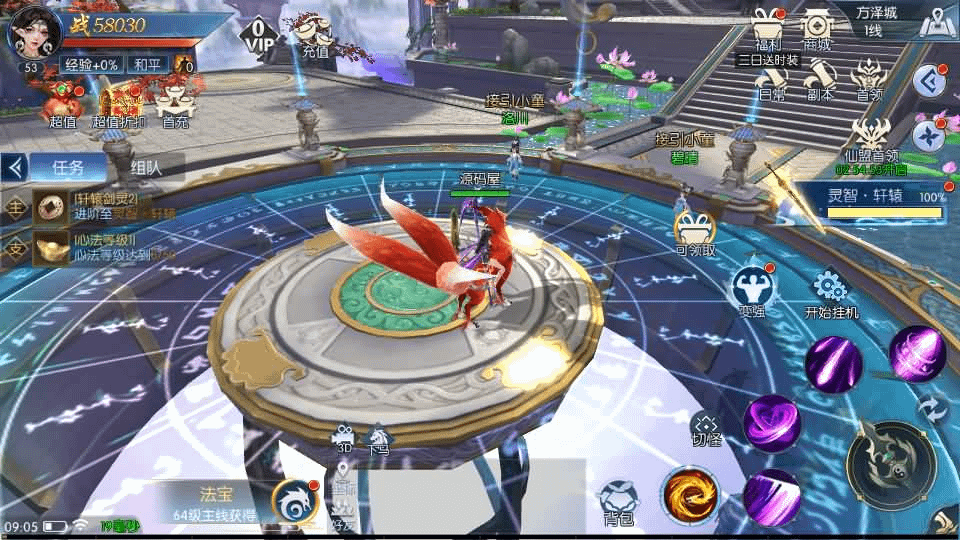
Task: Open the 方泽城 map icon
Action: (x=936, y=24)
